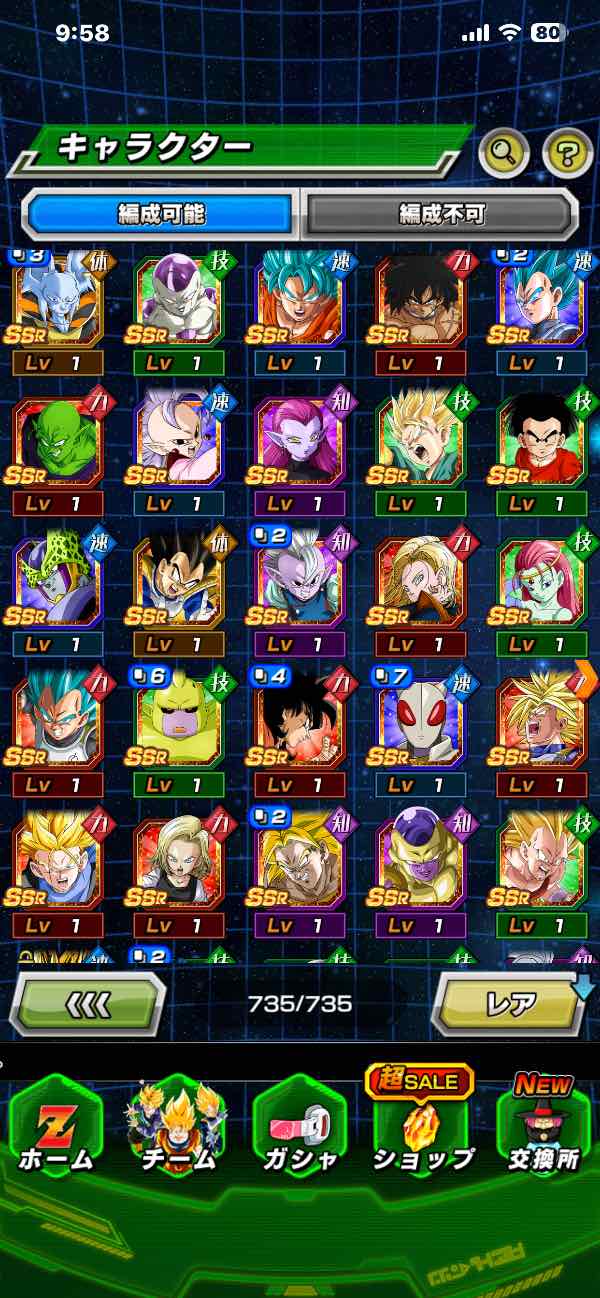The image size is (600, 1298).
Task: Open the magnifying glass search button
Action: 504,153
